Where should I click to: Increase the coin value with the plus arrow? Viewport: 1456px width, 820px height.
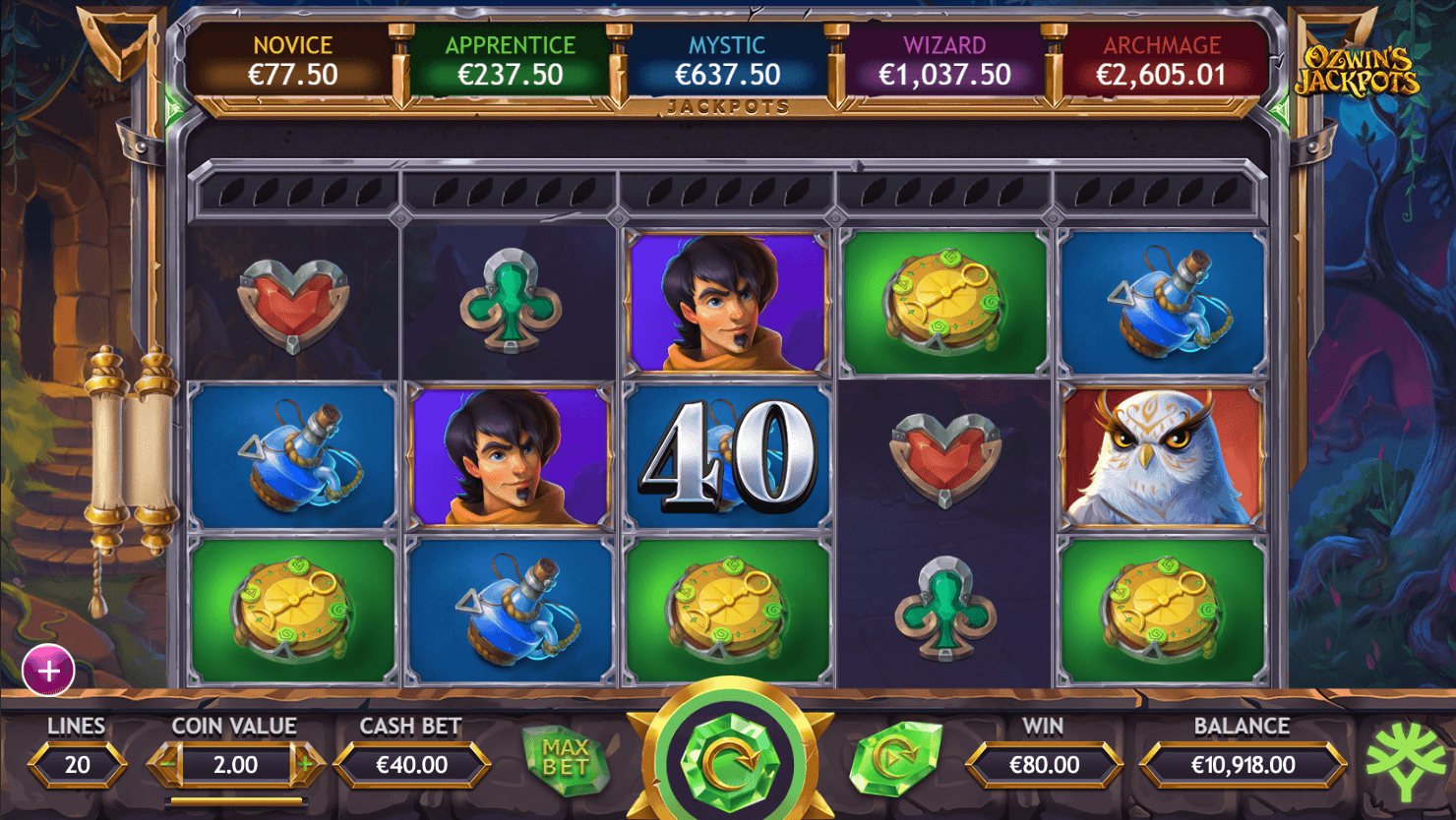pyautogui.click(x=306, y=764)
